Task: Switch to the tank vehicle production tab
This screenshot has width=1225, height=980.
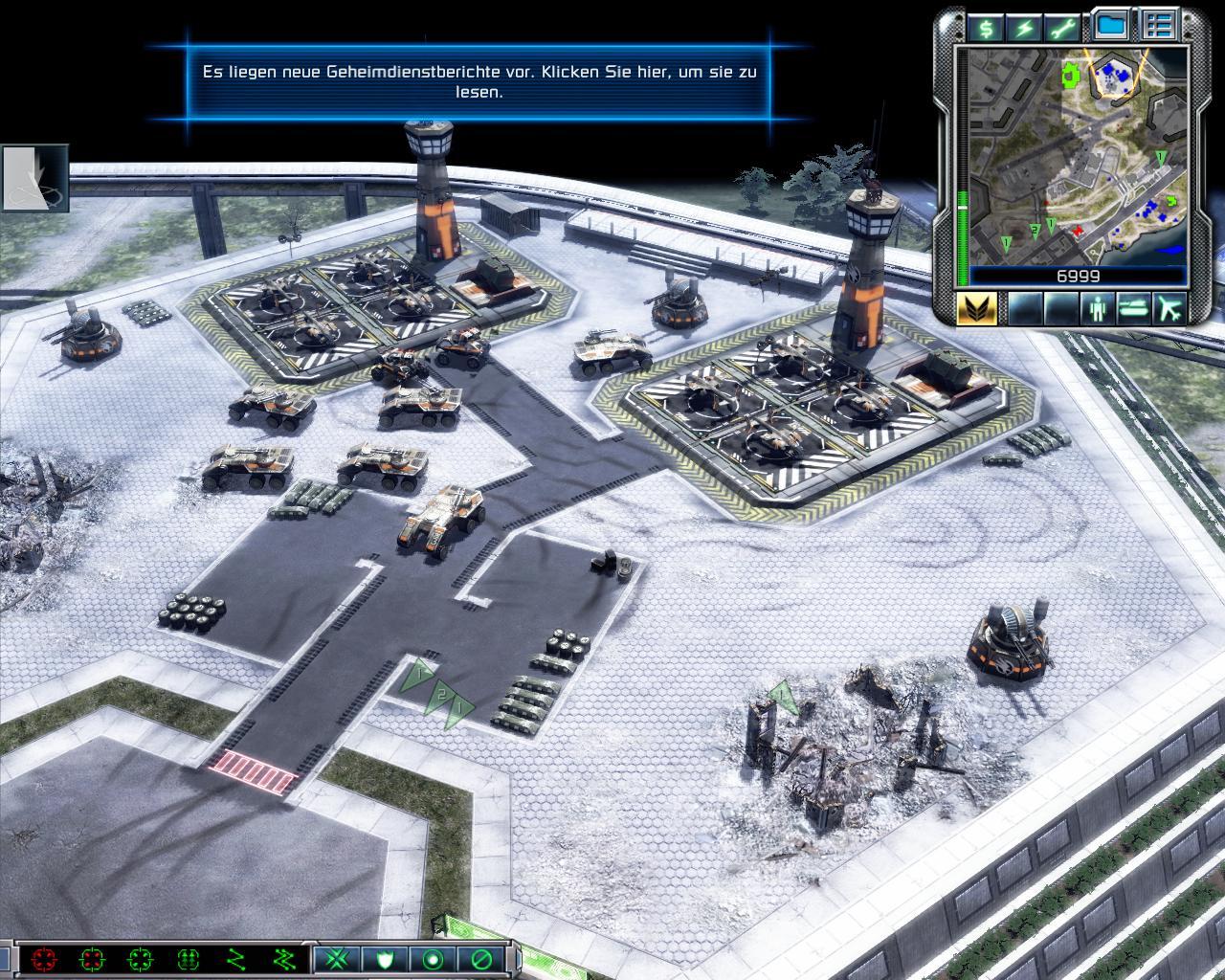Action: pyautogui.click(x=1134, y=308)
